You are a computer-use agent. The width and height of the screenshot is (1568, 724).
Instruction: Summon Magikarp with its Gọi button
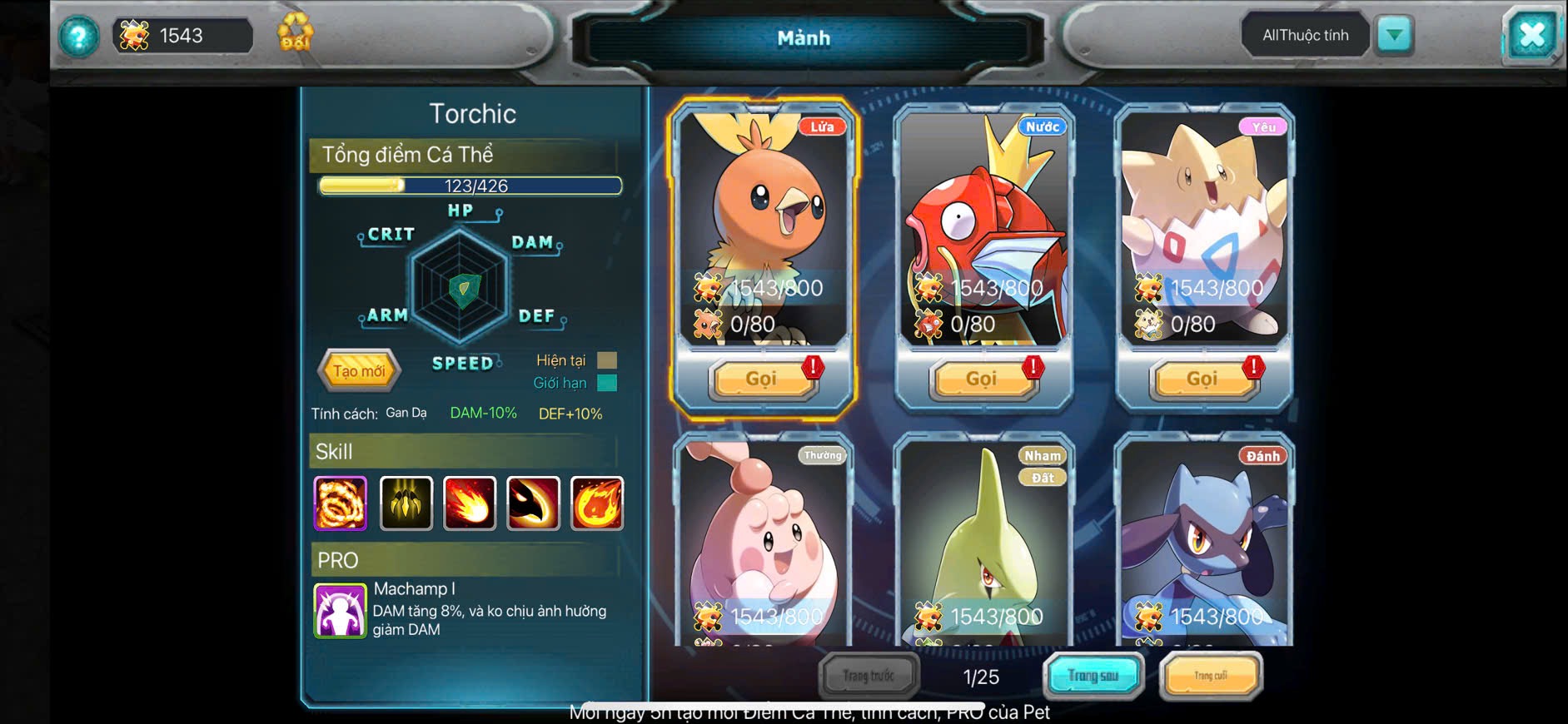click(x=982, y=379)
